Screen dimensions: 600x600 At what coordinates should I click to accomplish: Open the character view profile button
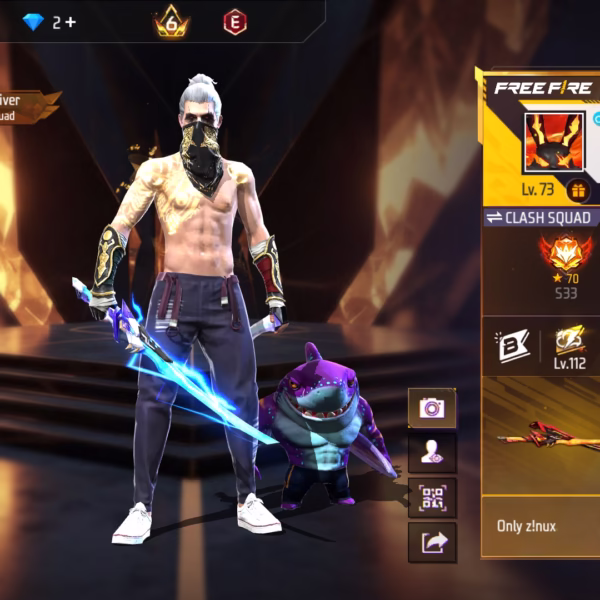[432, 452]
